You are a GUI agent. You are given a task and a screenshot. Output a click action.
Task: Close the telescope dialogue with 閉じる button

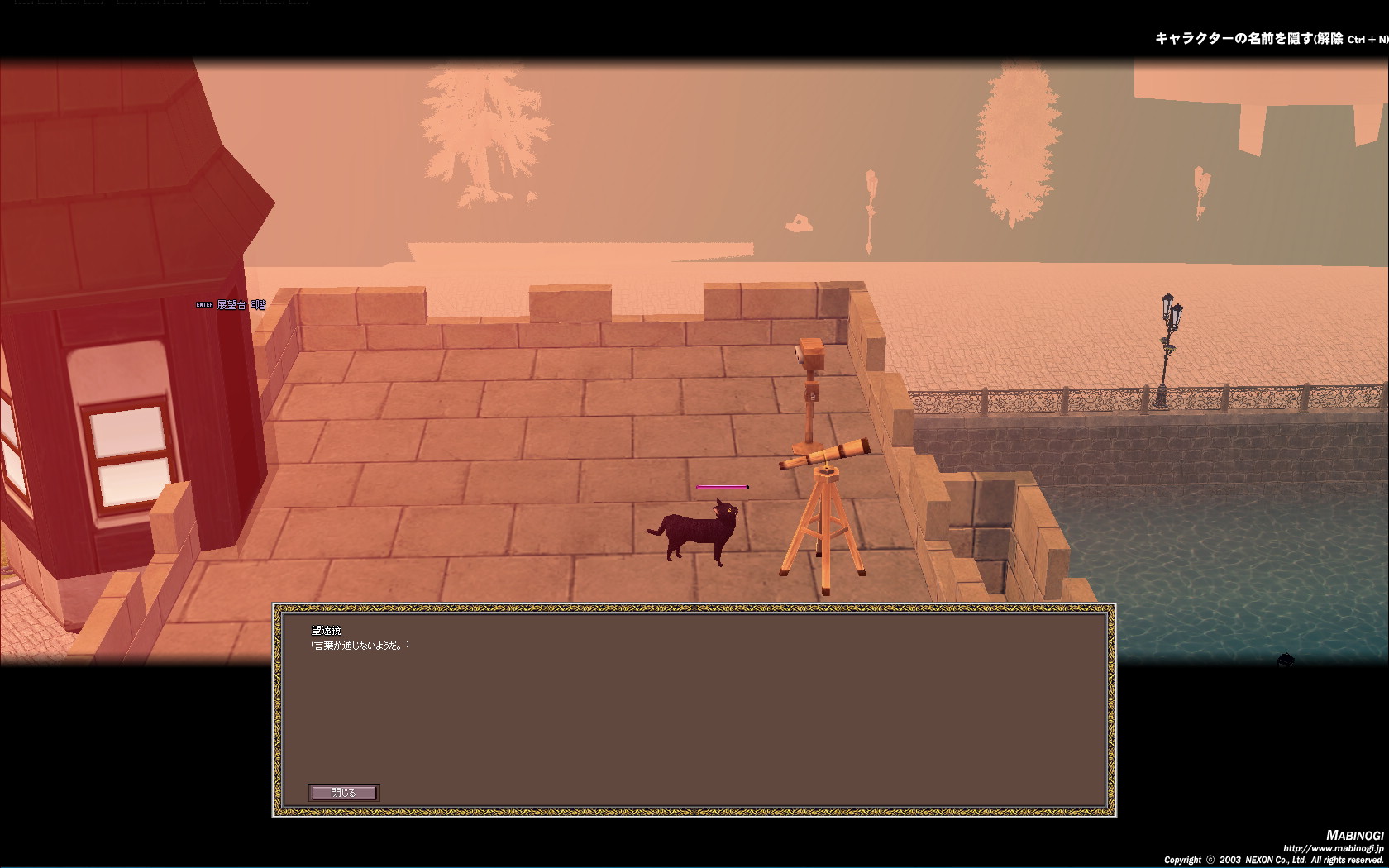click(x=343, y=793)
